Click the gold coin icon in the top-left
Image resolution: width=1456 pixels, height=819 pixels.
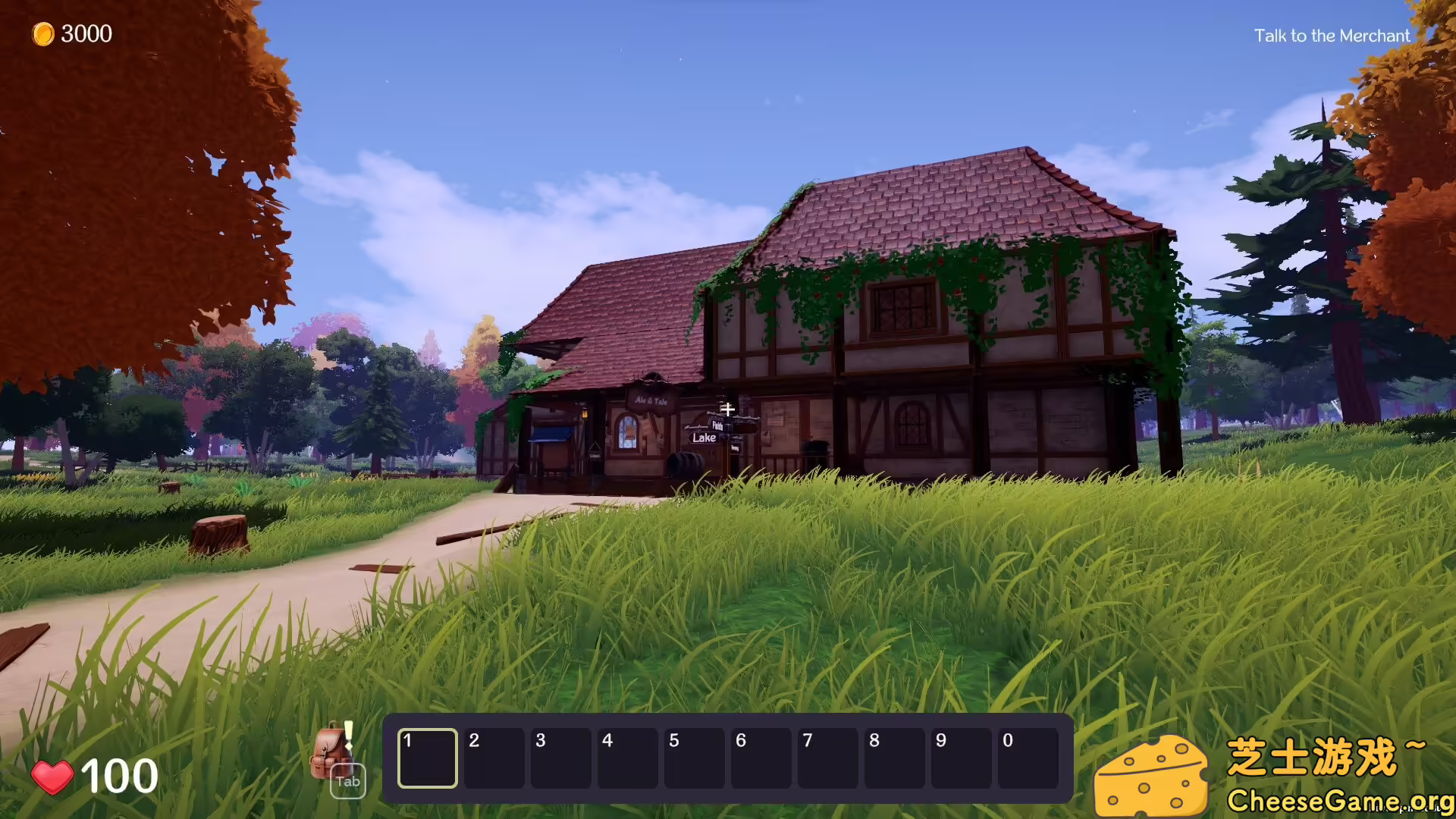coord(43,33)
